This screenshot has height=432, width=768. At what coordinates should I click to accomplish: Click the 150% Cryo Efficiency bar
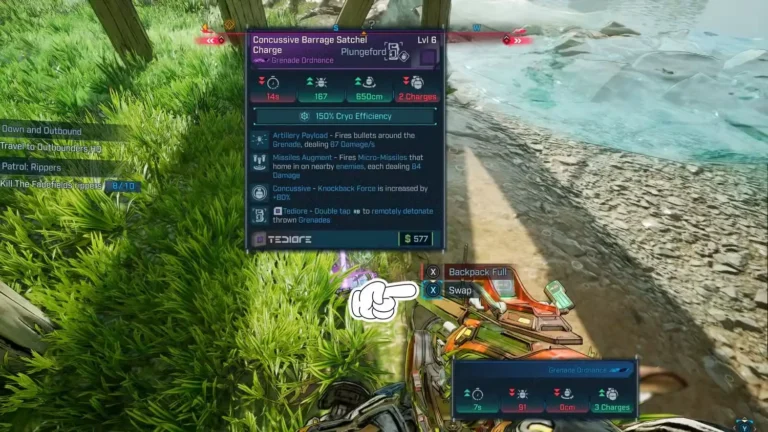point(345,116)
